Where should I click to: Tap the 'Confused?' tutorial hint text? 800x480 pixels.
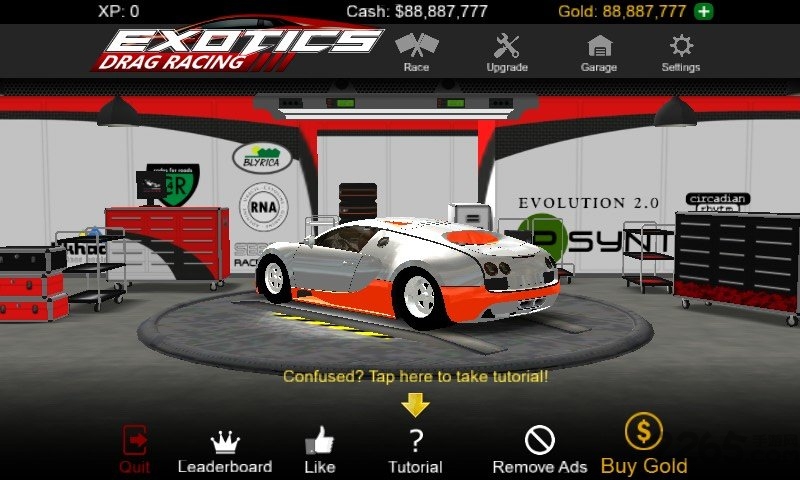(x=415, y=377)
